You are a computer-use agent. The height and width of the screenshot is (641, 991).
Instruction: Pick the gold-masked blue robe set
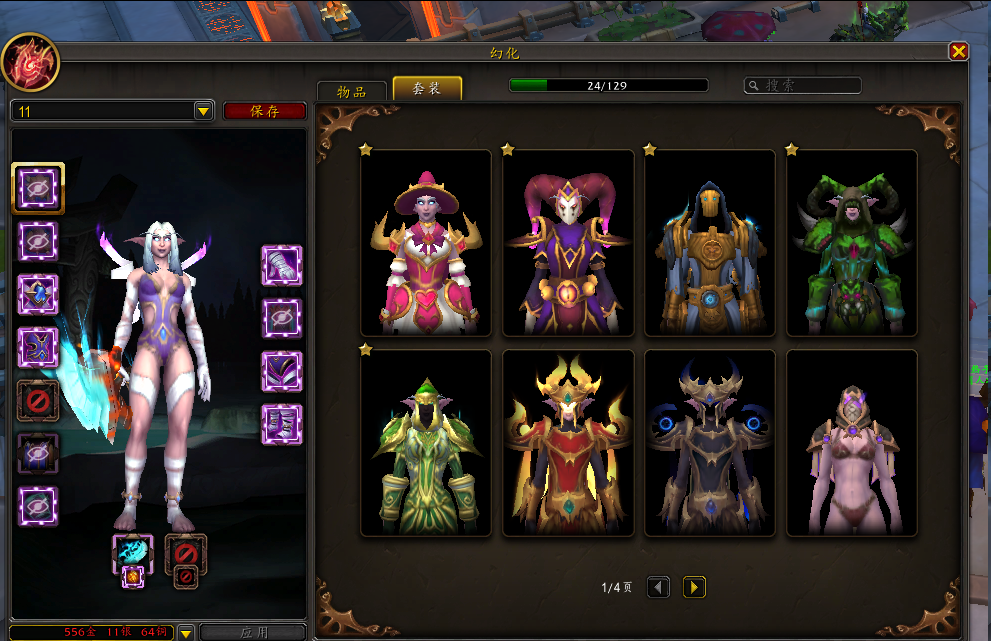[x=710, y=243]
